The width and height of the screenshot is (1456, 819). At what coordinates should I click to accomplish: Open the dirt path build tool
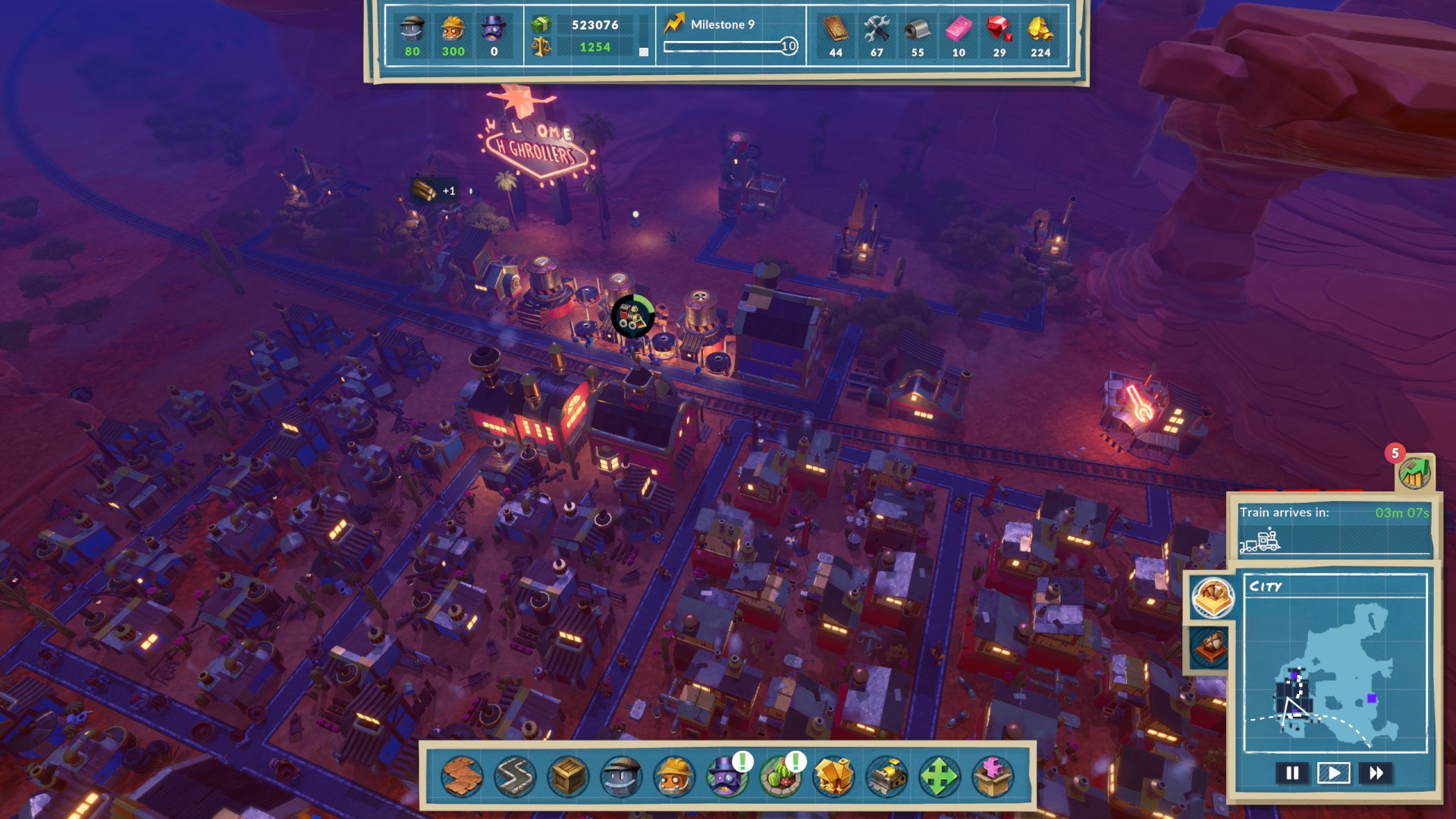(462, 776)
